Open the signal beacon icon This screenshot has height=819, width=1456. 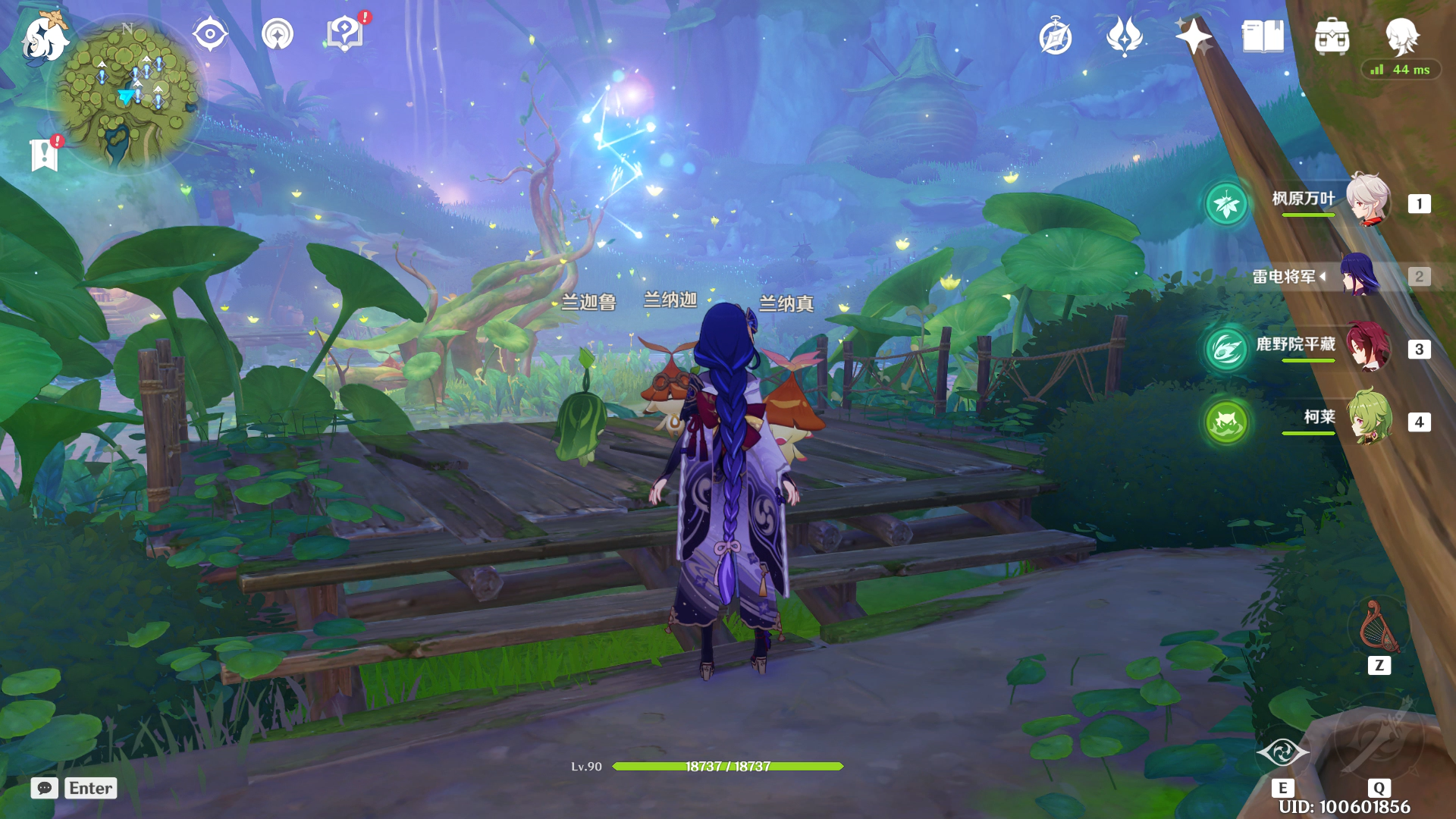coord(278,34)
